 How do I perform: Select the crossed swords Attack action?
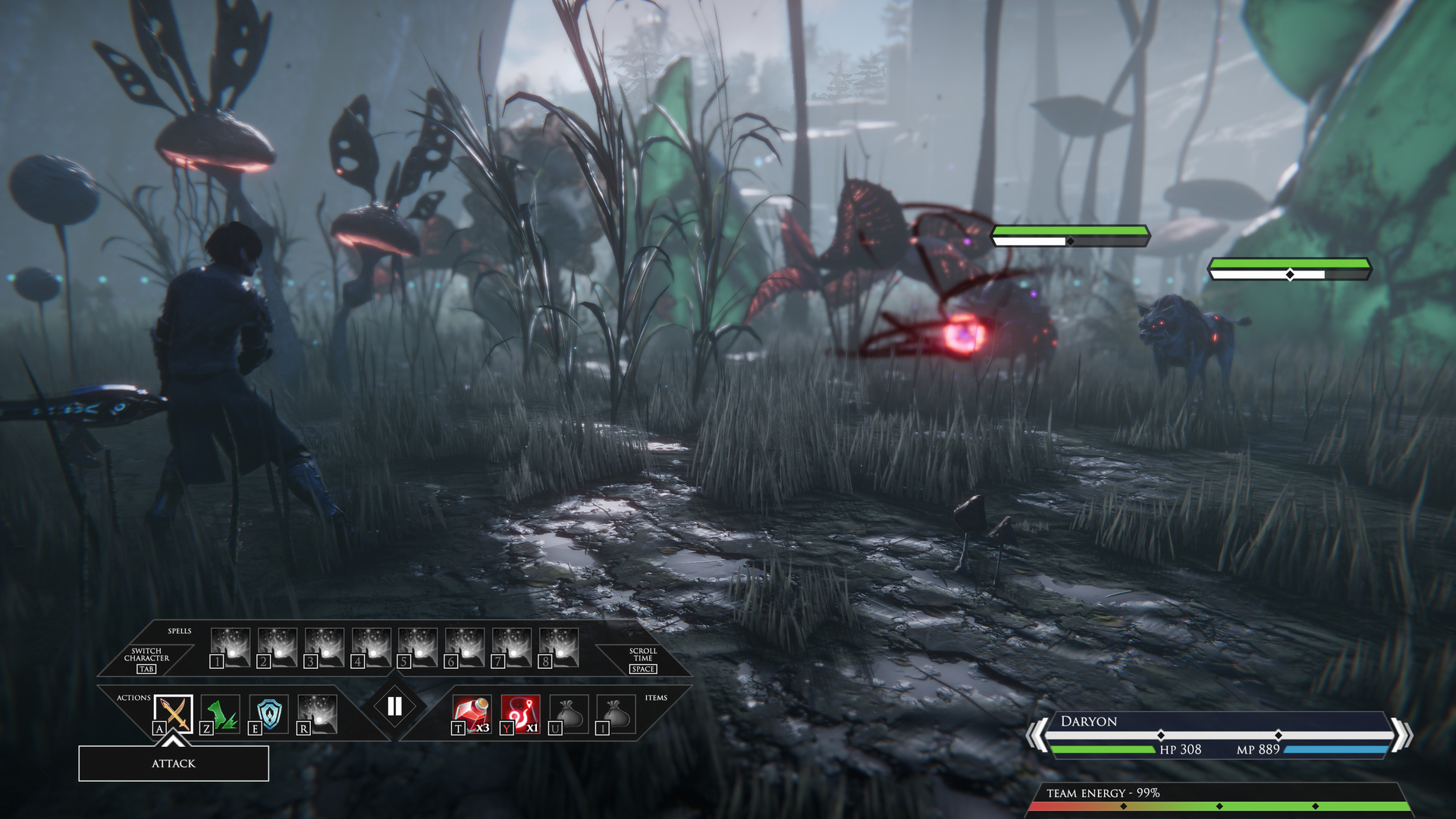174,714
